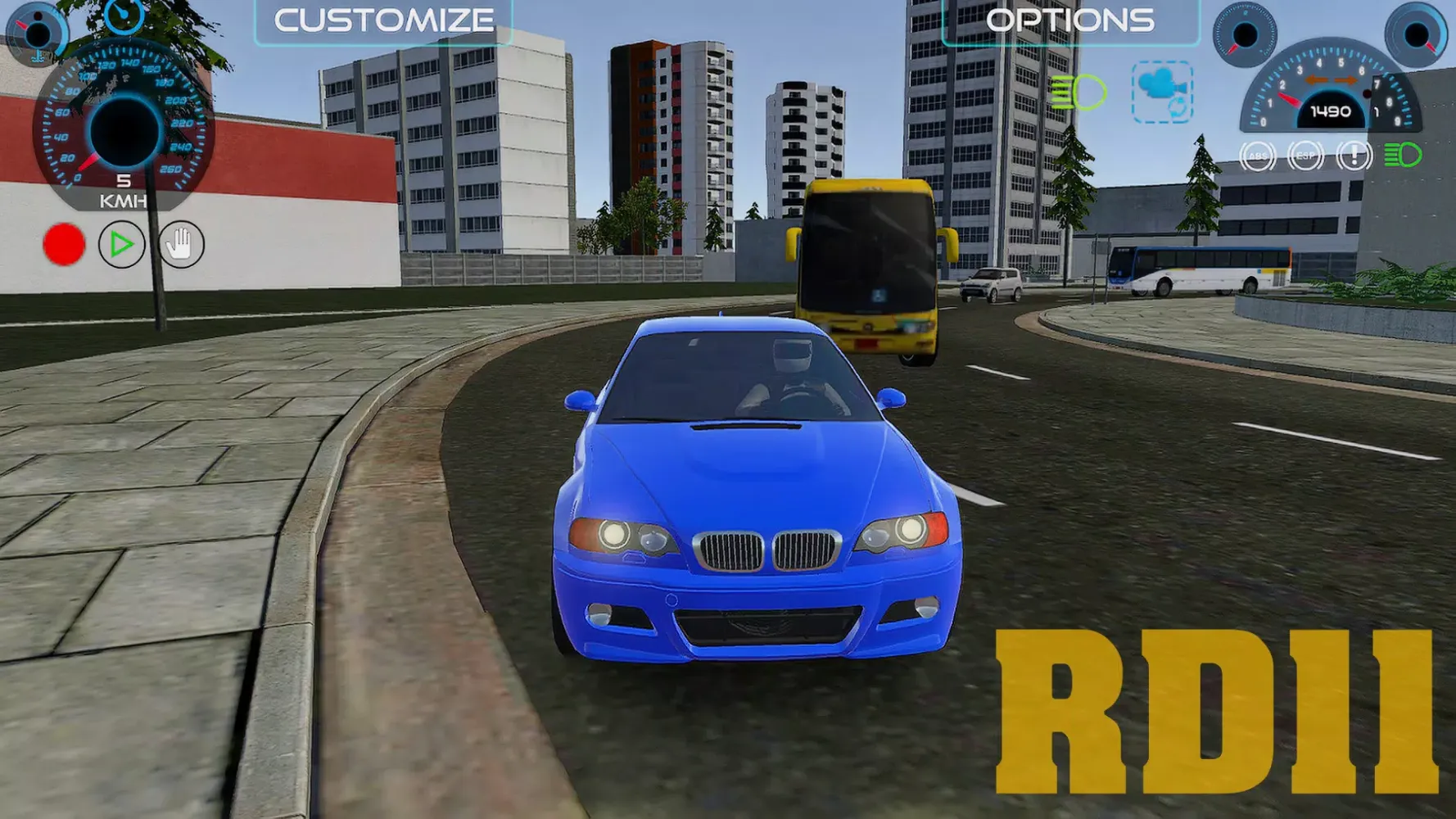The width and height of the screenshot is (1456, 819).
Task: Toggle the left turn signal arrow
Action: tap(1316, 80)
